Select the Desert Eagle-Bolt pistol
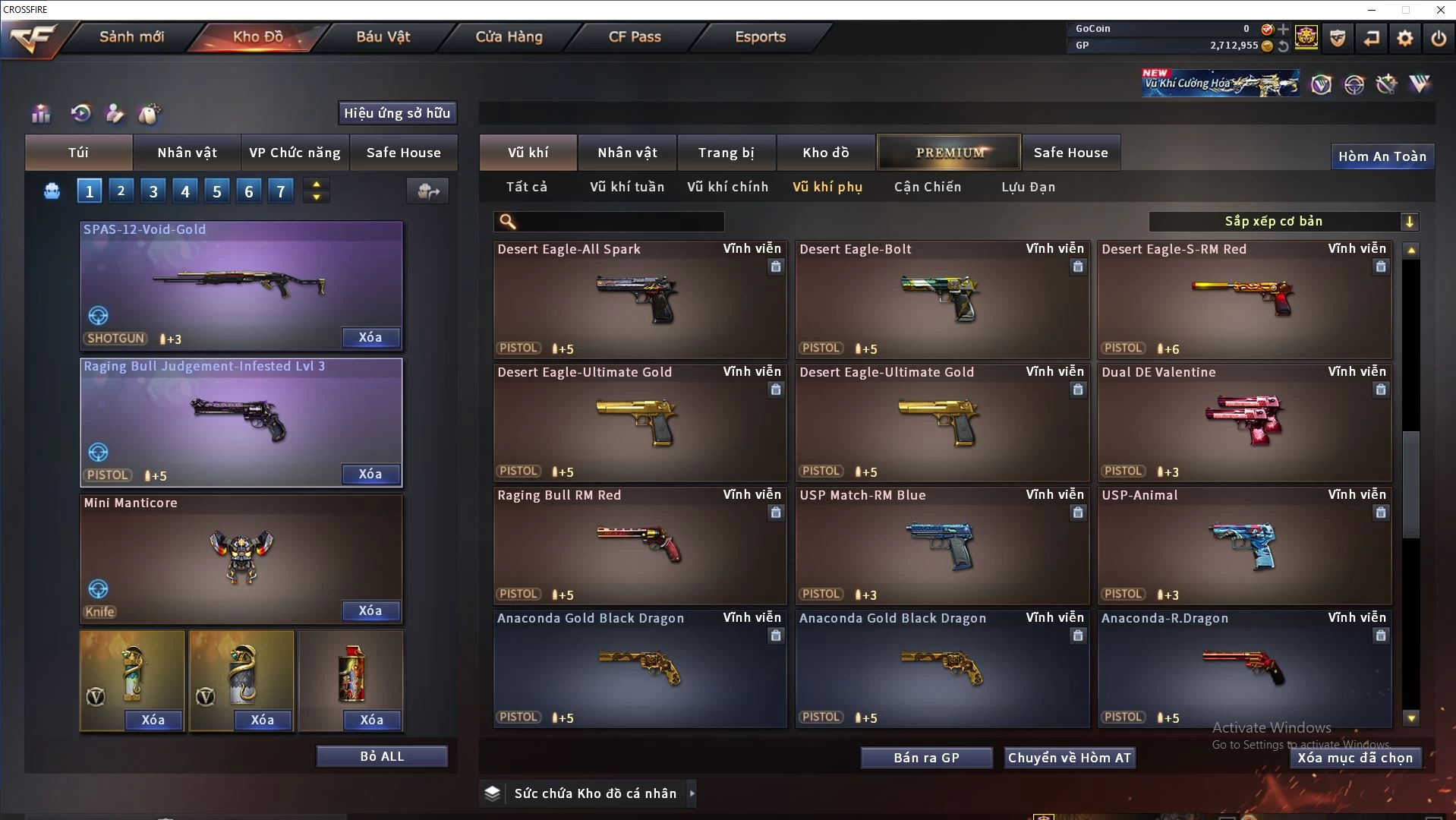 (x=941, y=300)
